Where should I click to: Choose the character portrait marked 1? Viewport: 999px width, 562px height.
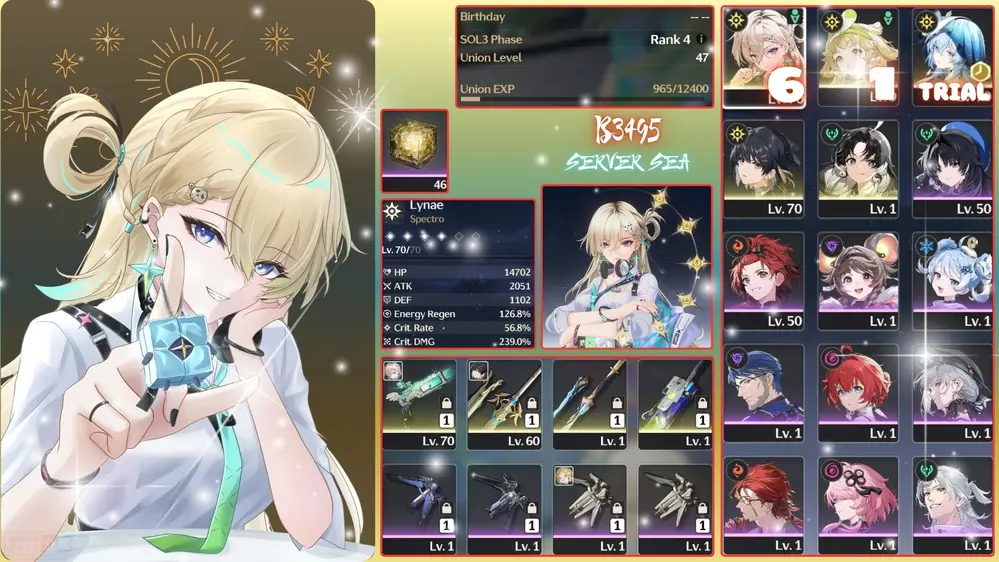pyautogui.click(x=858, y=58)
